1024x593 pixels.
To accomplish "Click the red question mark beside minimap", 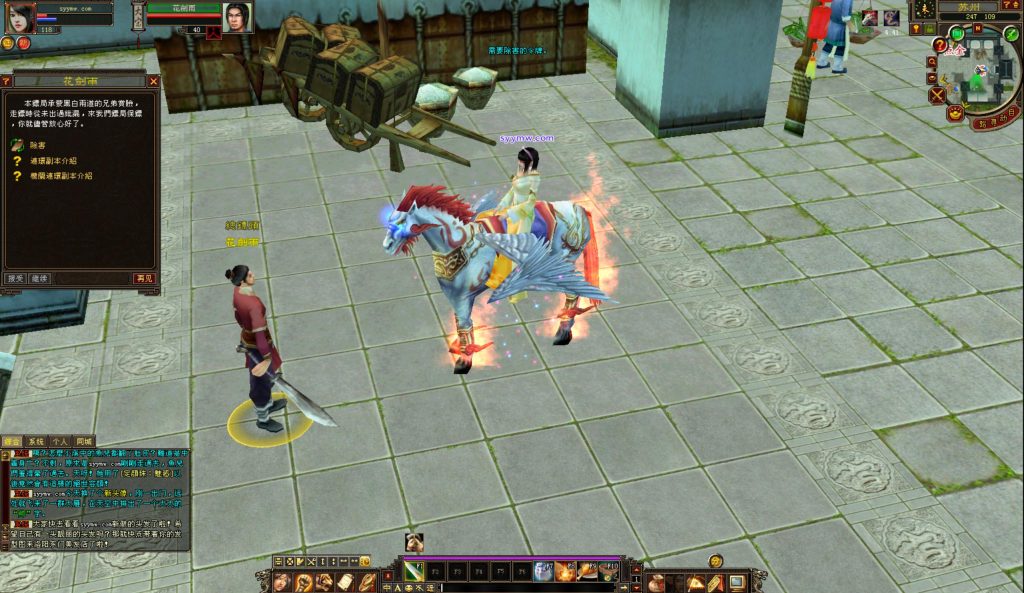I will click(939, 45).
